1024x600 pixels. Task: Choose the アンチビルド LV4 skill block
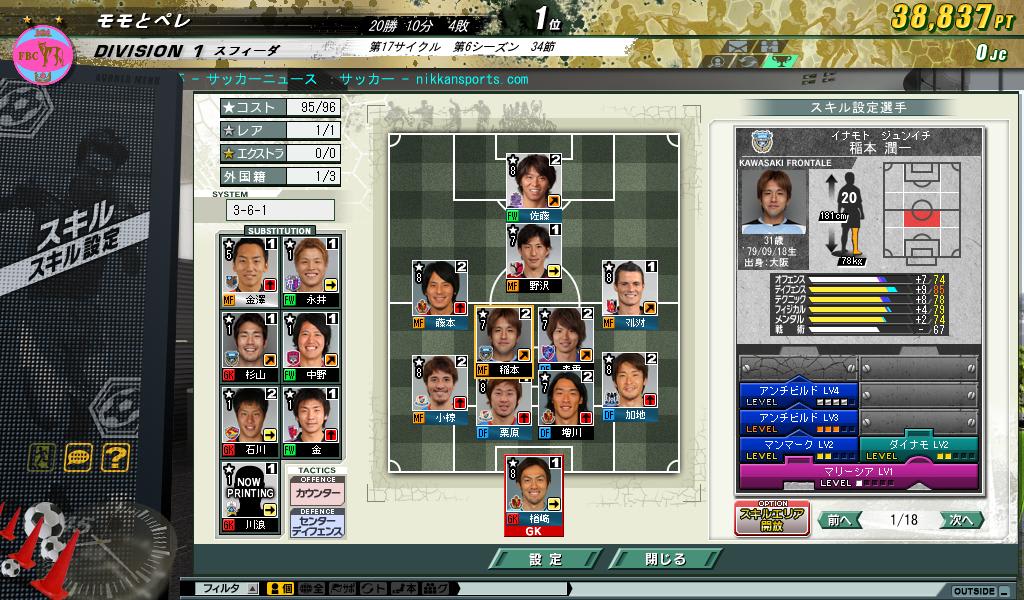coord(797,395)
